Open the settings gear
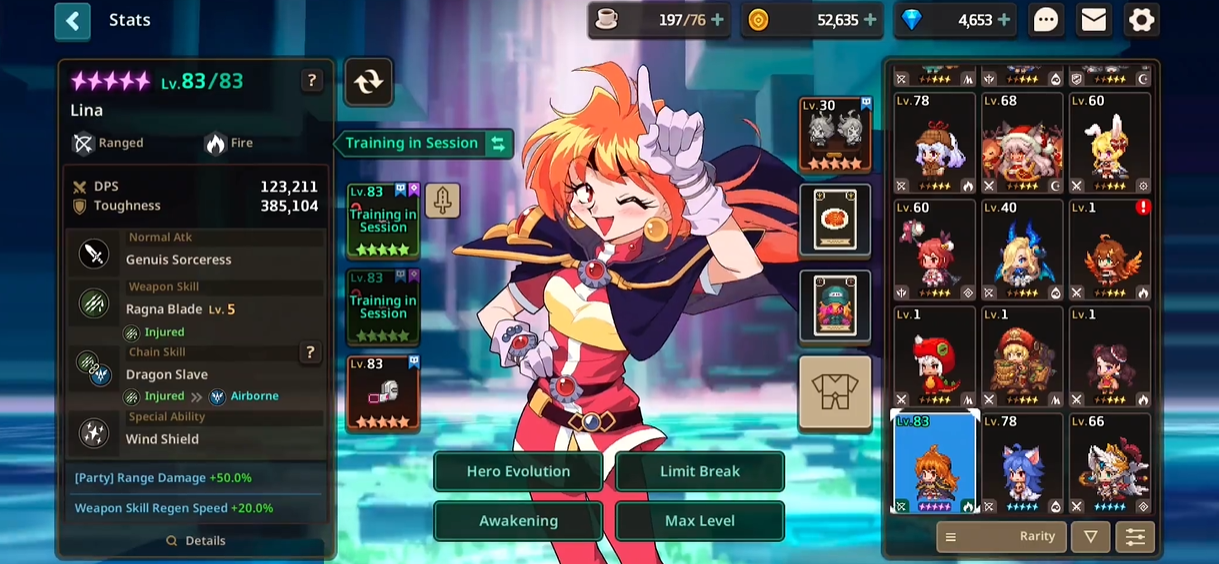Viewport: 1219px width, 564px height. pyautogui.click(x=1141, y=20)
